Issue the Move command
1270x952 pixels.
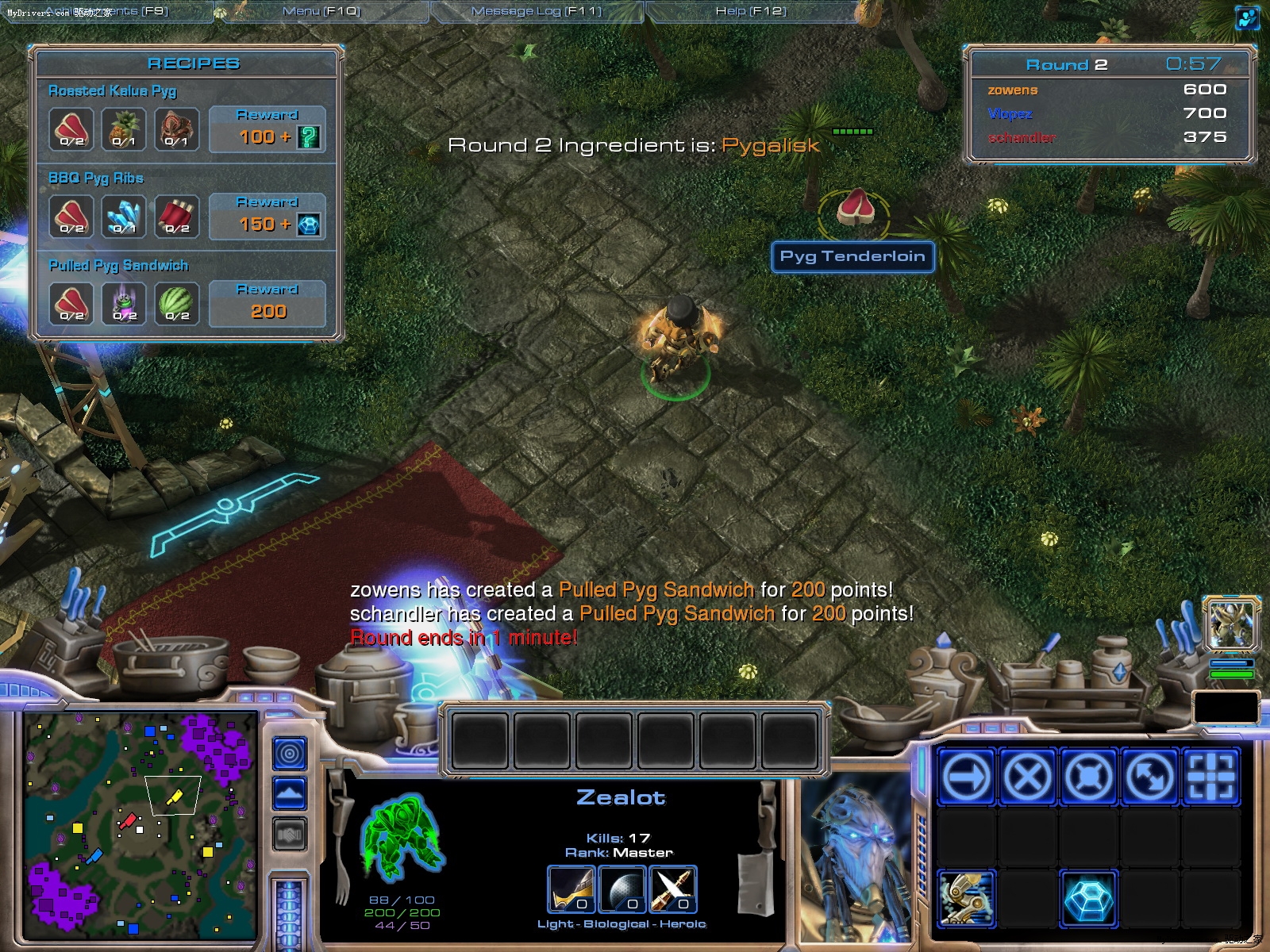pyautogui.click(x=966, y=776)
